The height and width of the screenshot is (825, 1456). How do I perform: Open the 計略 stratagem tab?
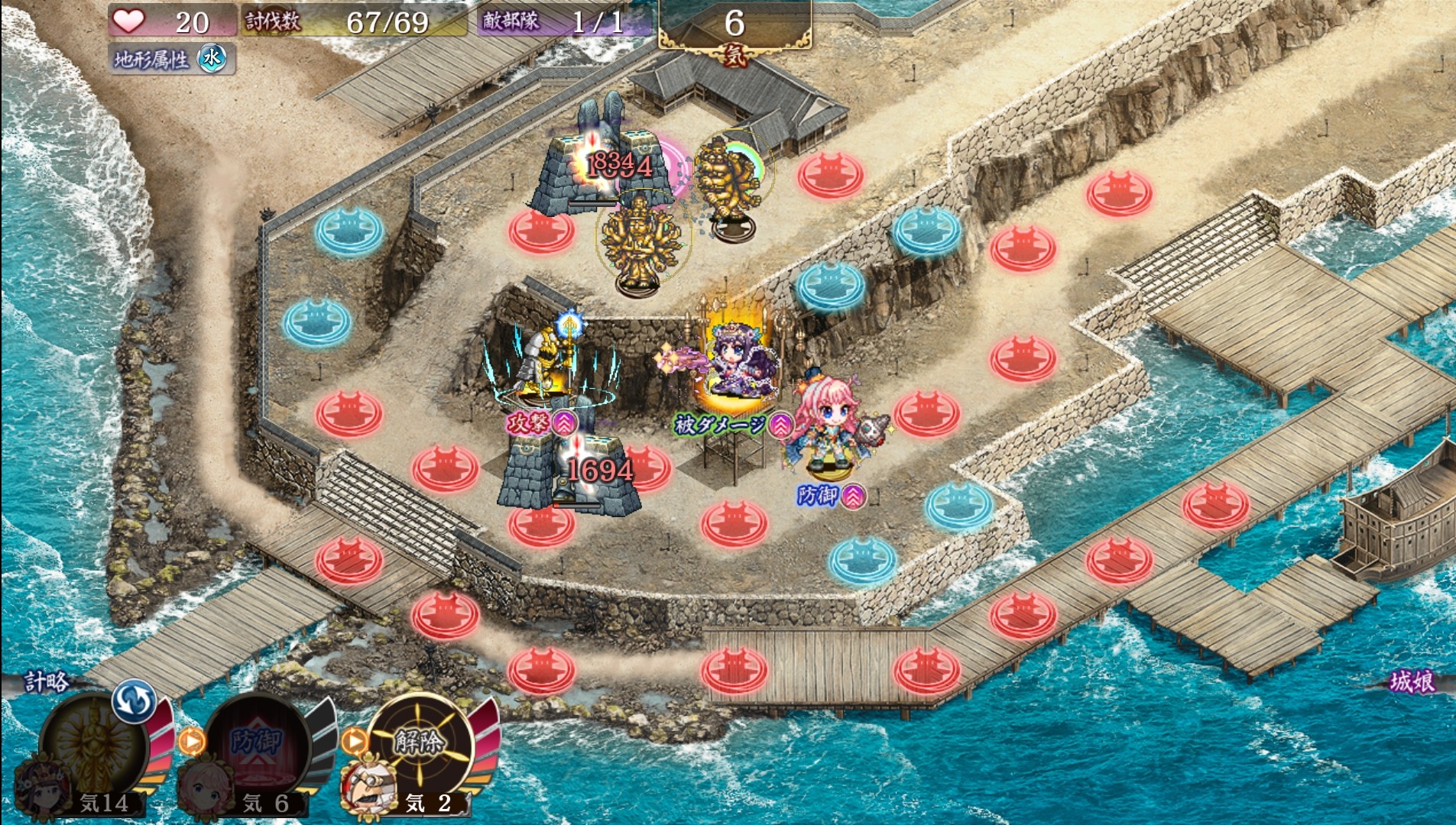tap(46, 681)
